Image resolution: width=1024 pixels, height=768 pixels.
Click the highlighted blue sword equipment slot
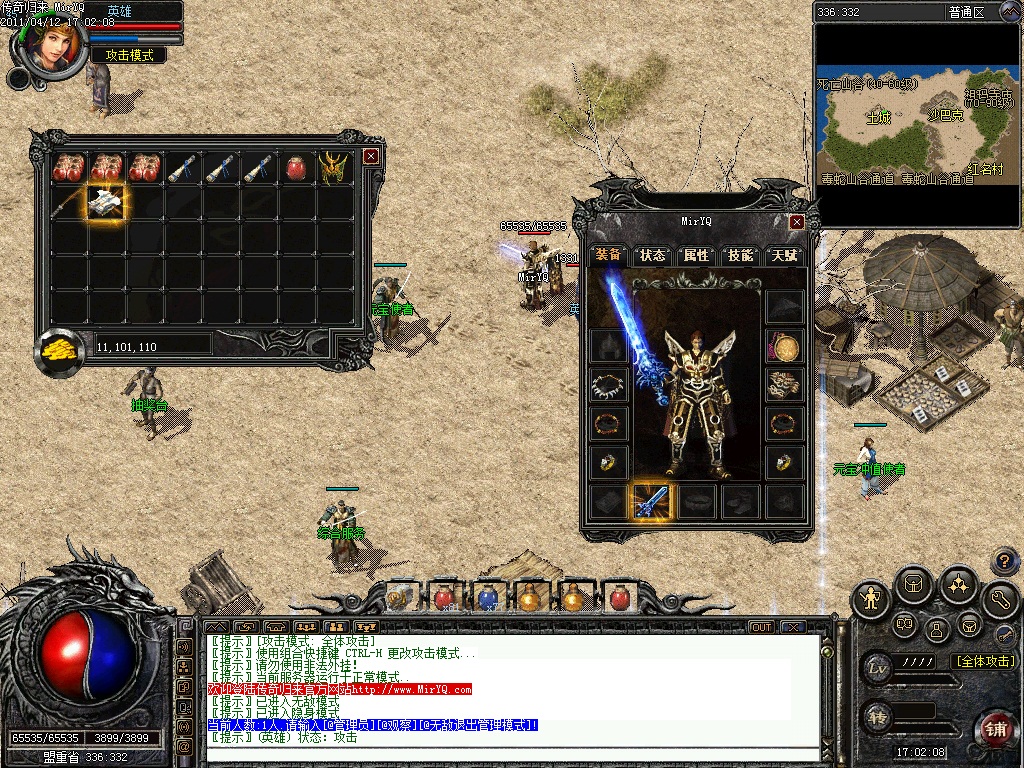(x=653, y=501)
